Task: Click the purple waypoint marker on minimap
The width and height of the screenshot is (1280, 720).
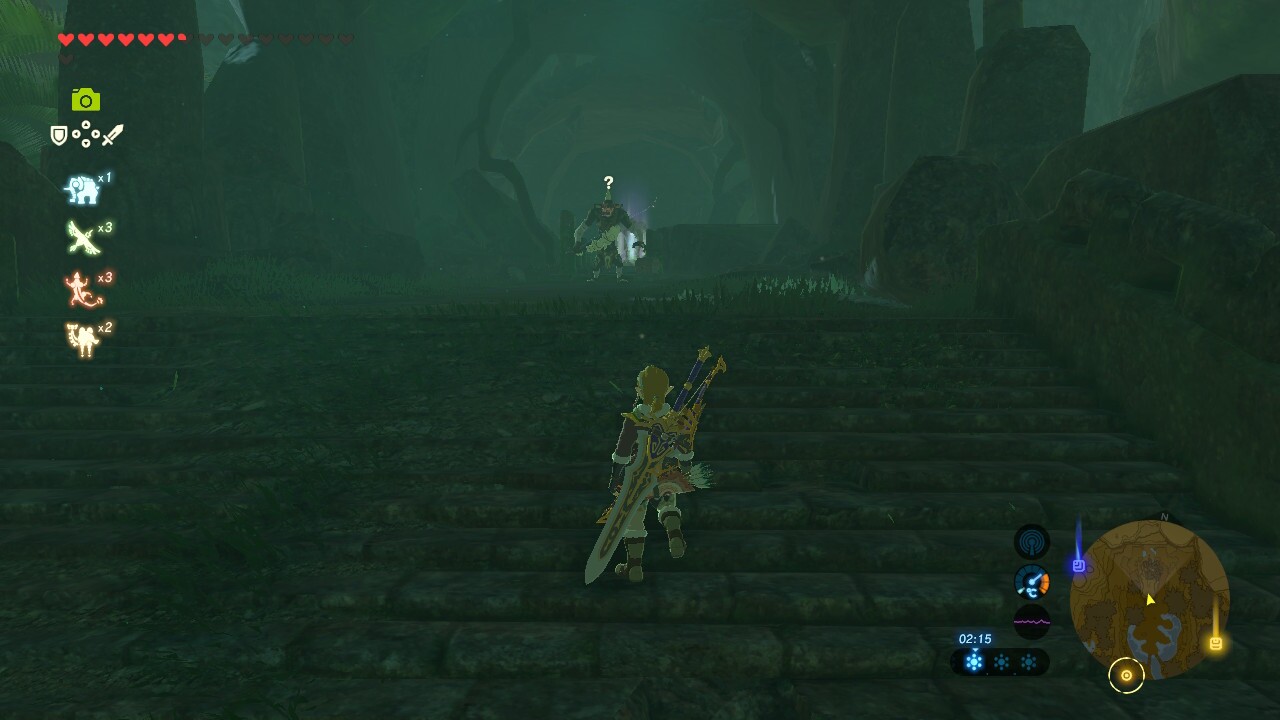Action: click(x=1079, y=565)
